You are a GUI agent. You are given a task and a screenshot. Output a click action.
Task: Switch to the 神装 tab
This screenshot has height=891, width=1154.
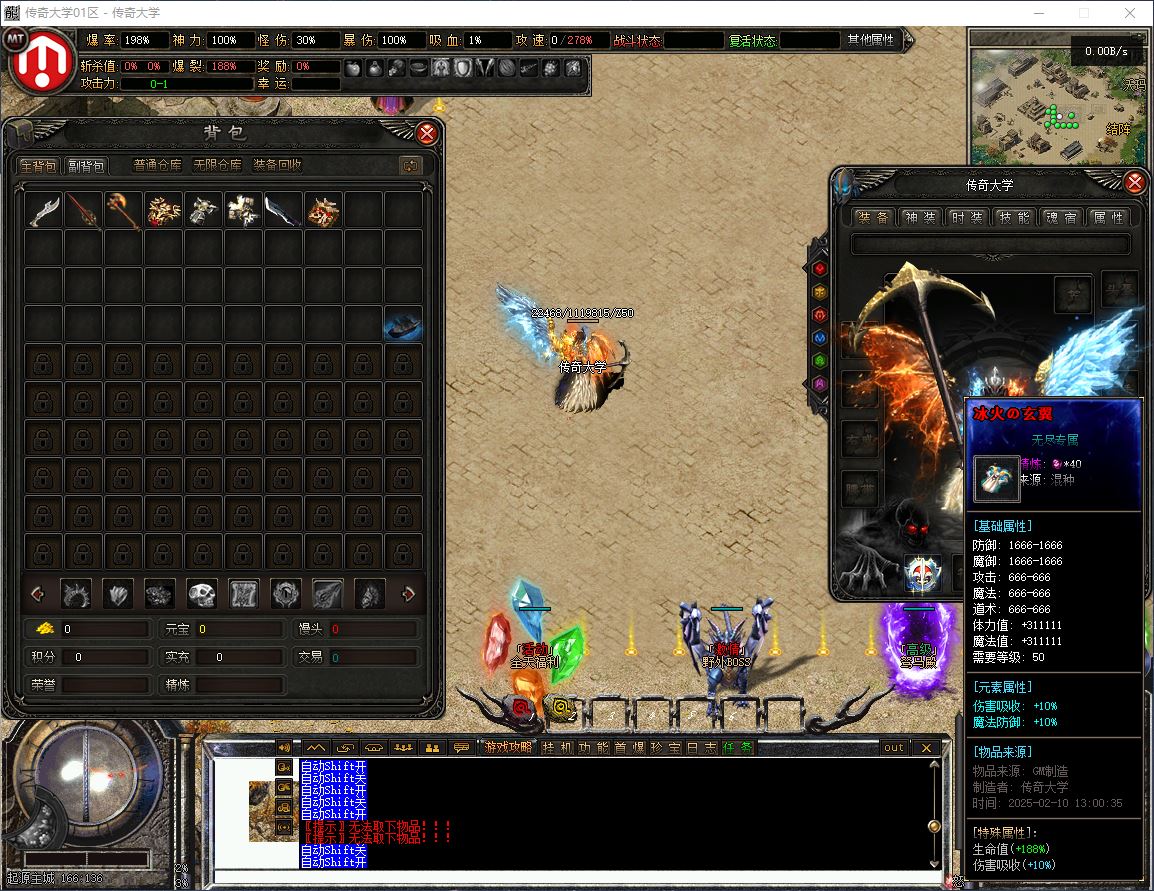tap(920, 217)
